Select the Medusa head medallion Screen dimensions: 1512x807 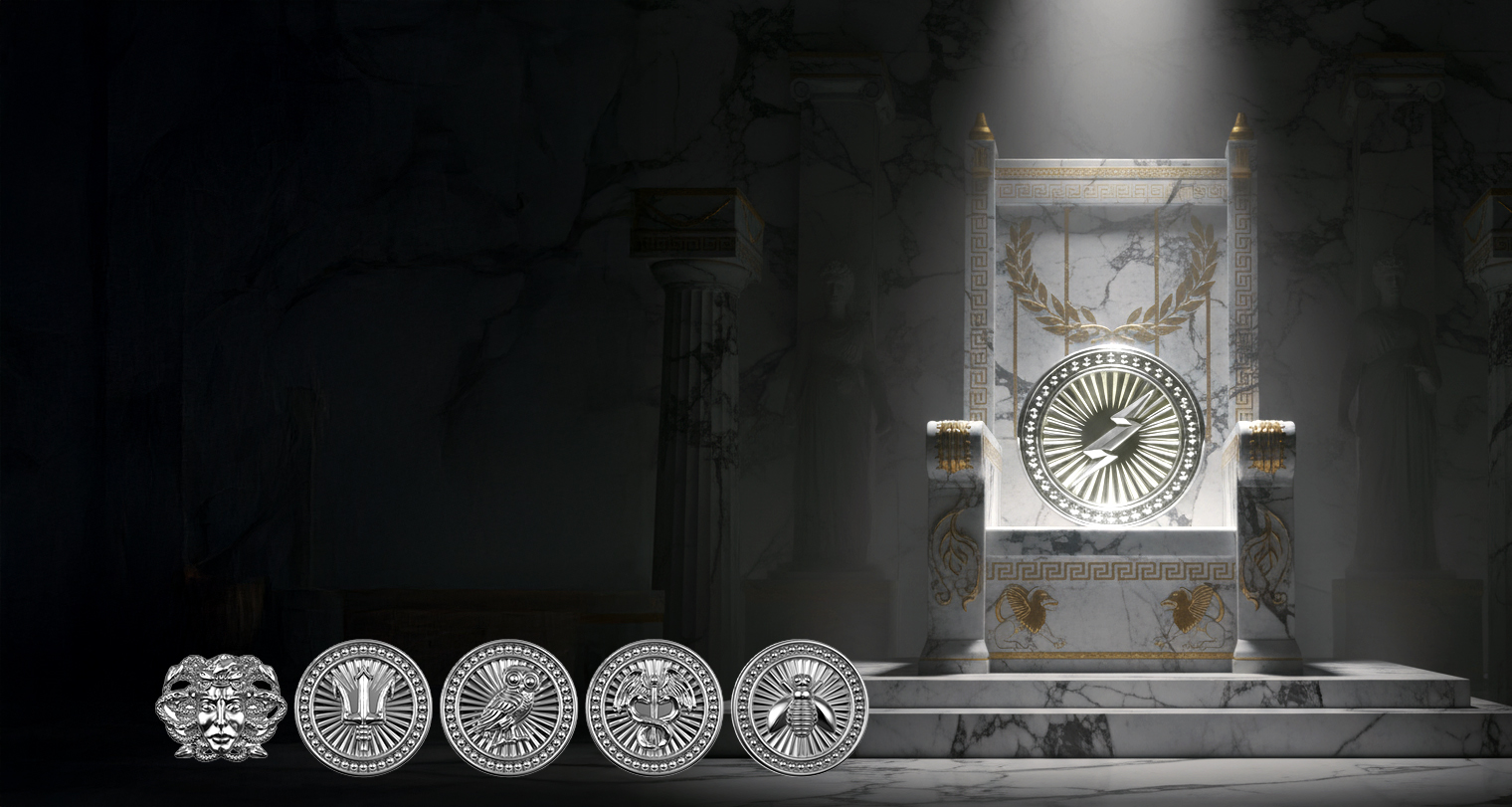221,706
